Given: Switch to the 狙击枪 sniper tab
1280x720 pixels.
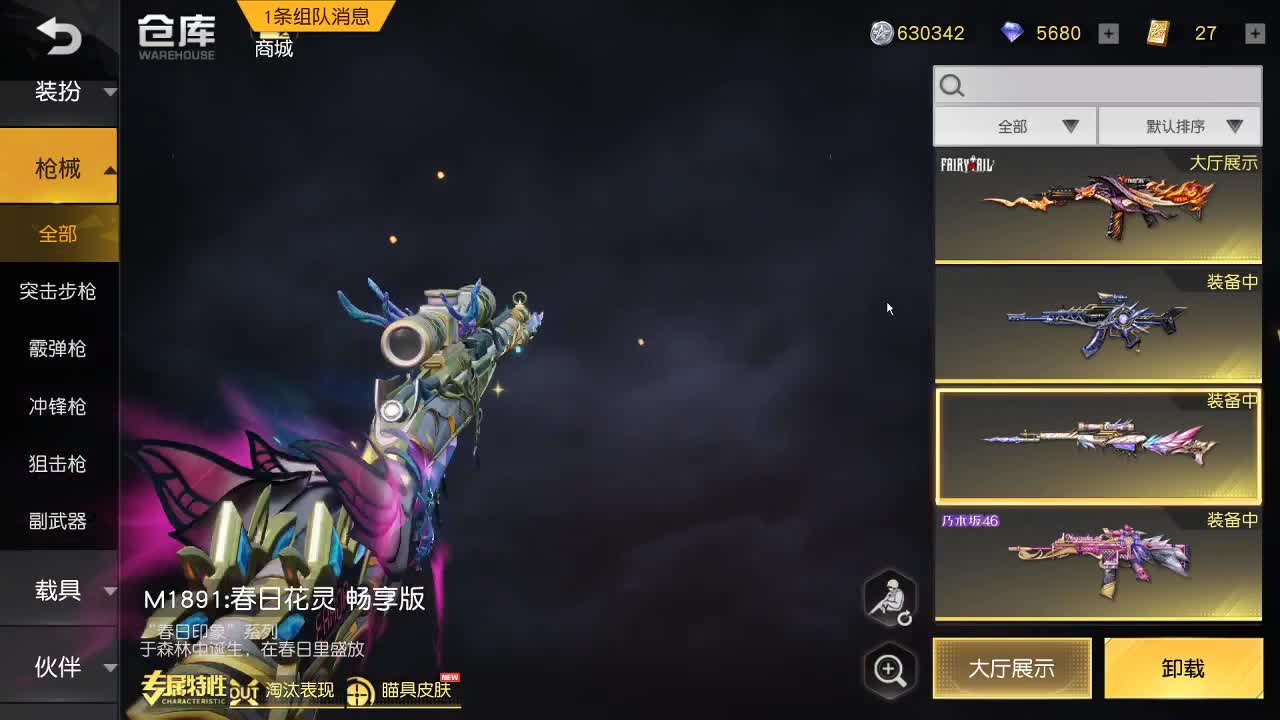Looking at the screenshot, I should (x=58, y=464).
